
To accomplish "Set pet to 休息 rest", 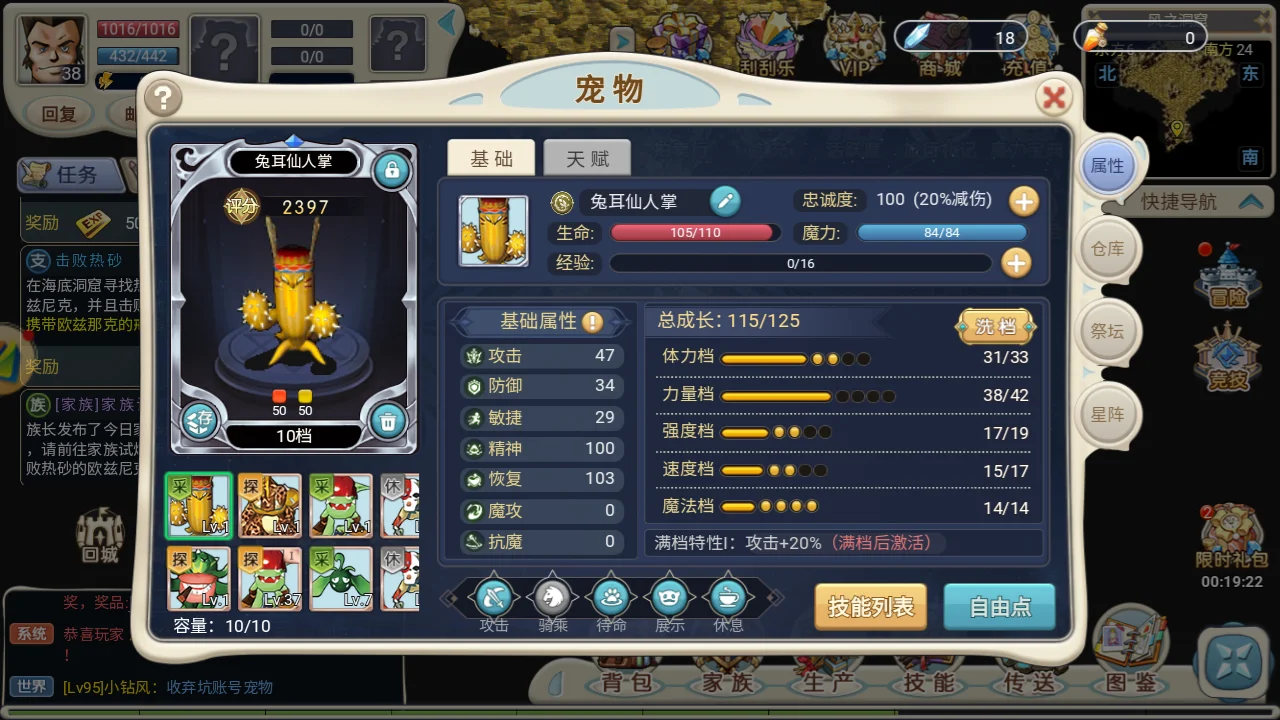I will pyautogui.click(x=728, y=599).
